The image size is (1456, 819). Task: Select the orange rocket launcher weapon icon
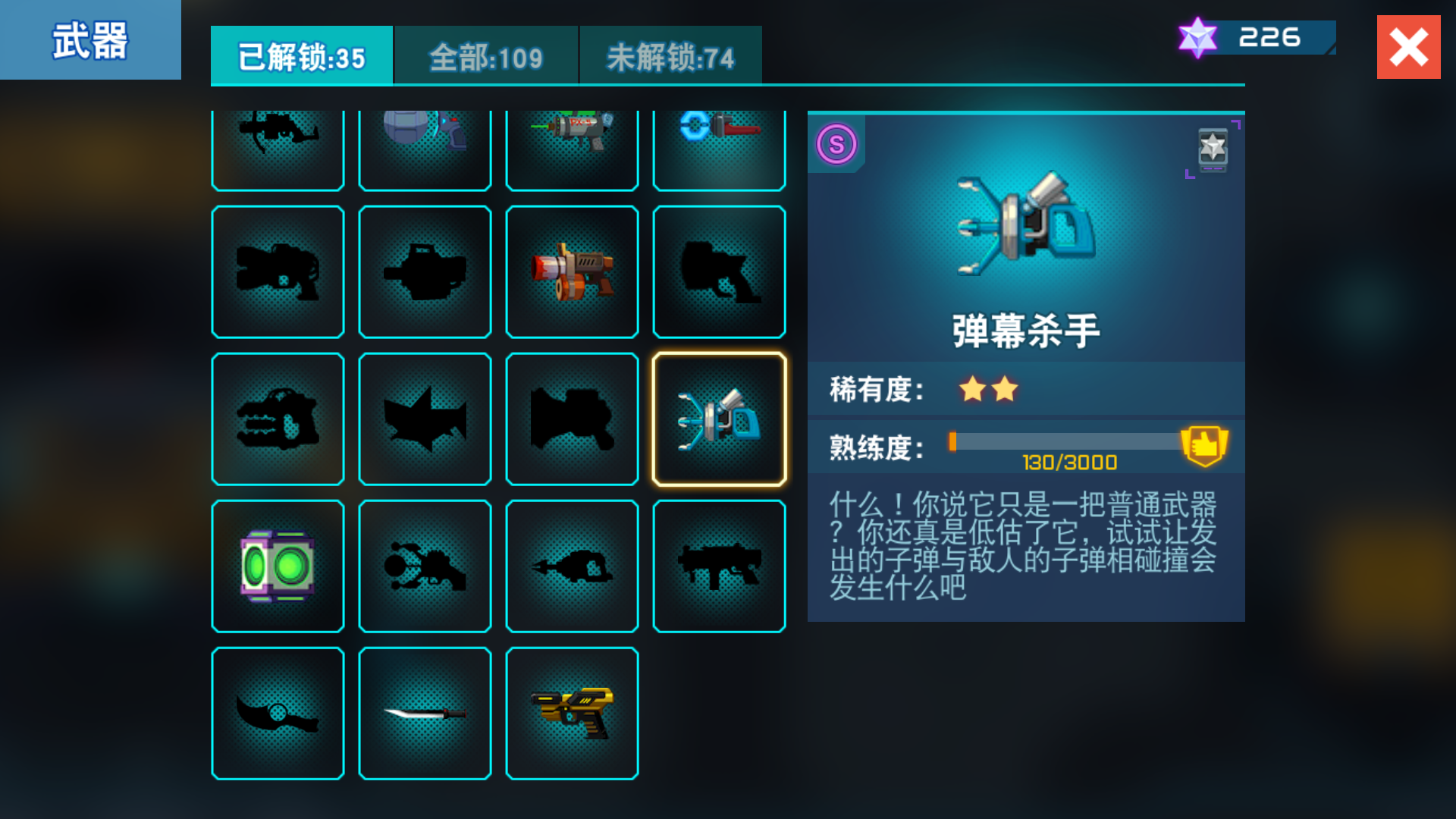tap(572, 271)
